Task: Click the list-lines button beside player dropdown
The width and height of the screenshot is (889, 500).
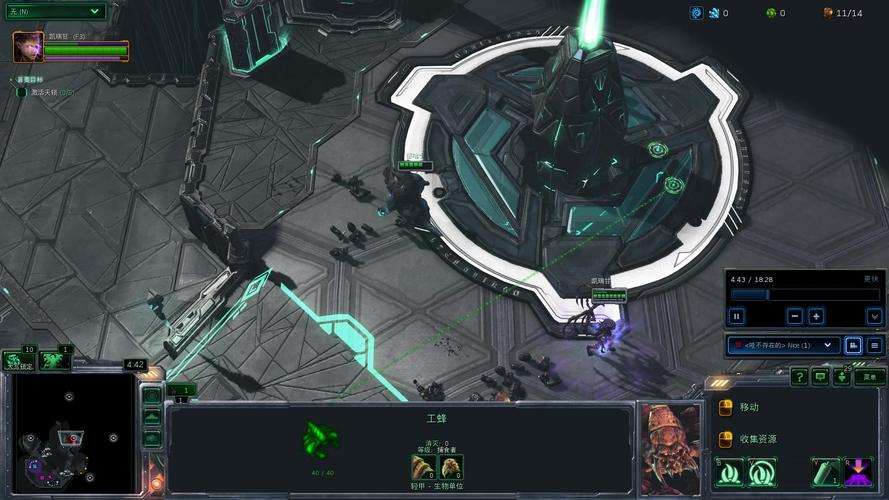Action: 874,345
